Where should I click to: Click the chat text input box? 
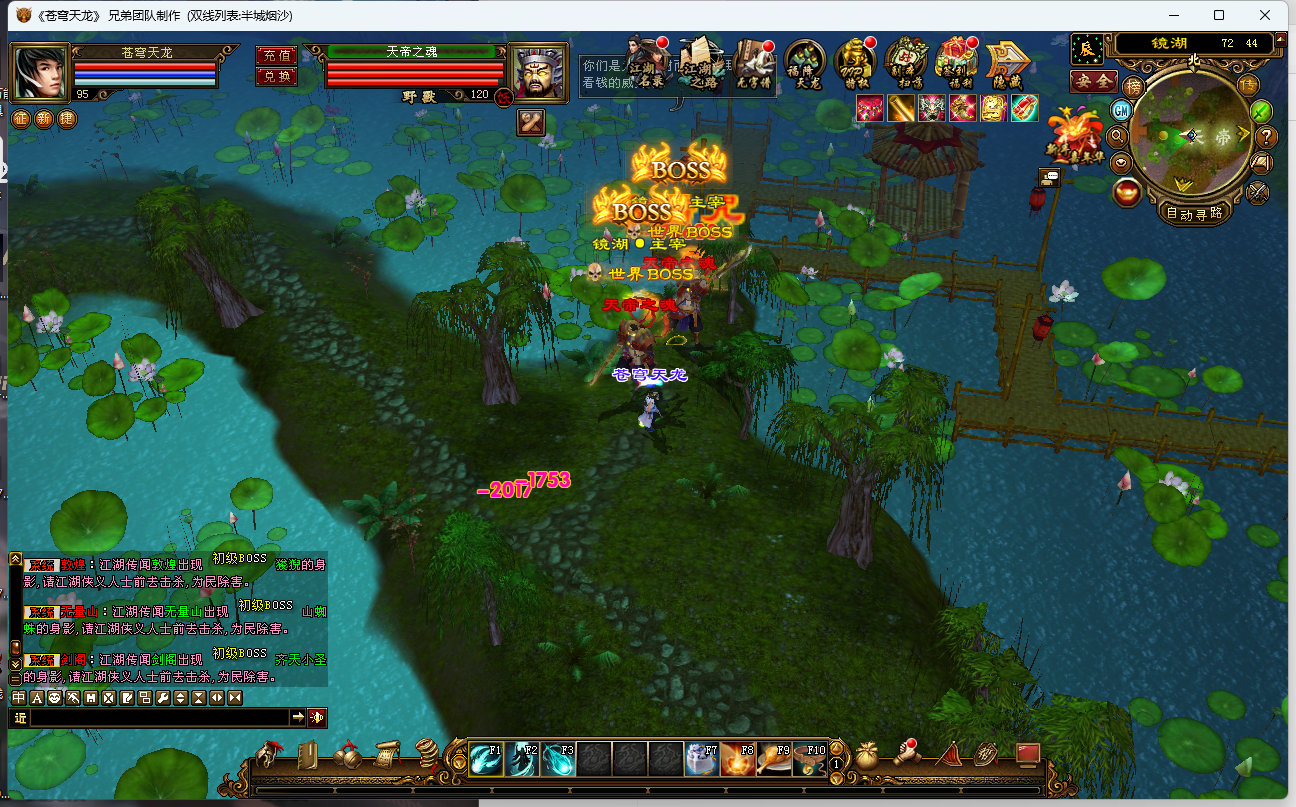pyautogui.click(x=160, y=717)
